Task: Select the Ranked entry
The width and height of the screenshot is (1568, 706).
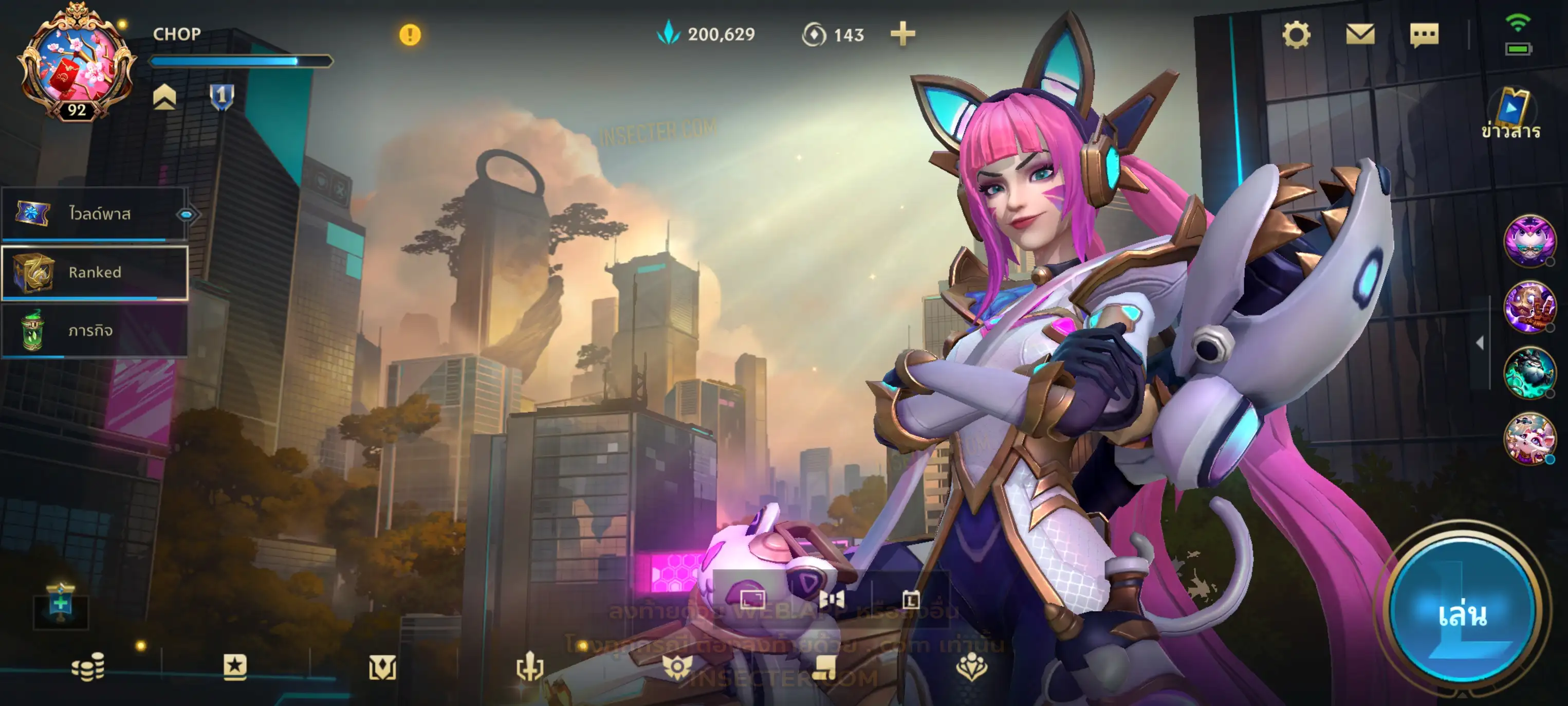Action: tap(95, 273)
